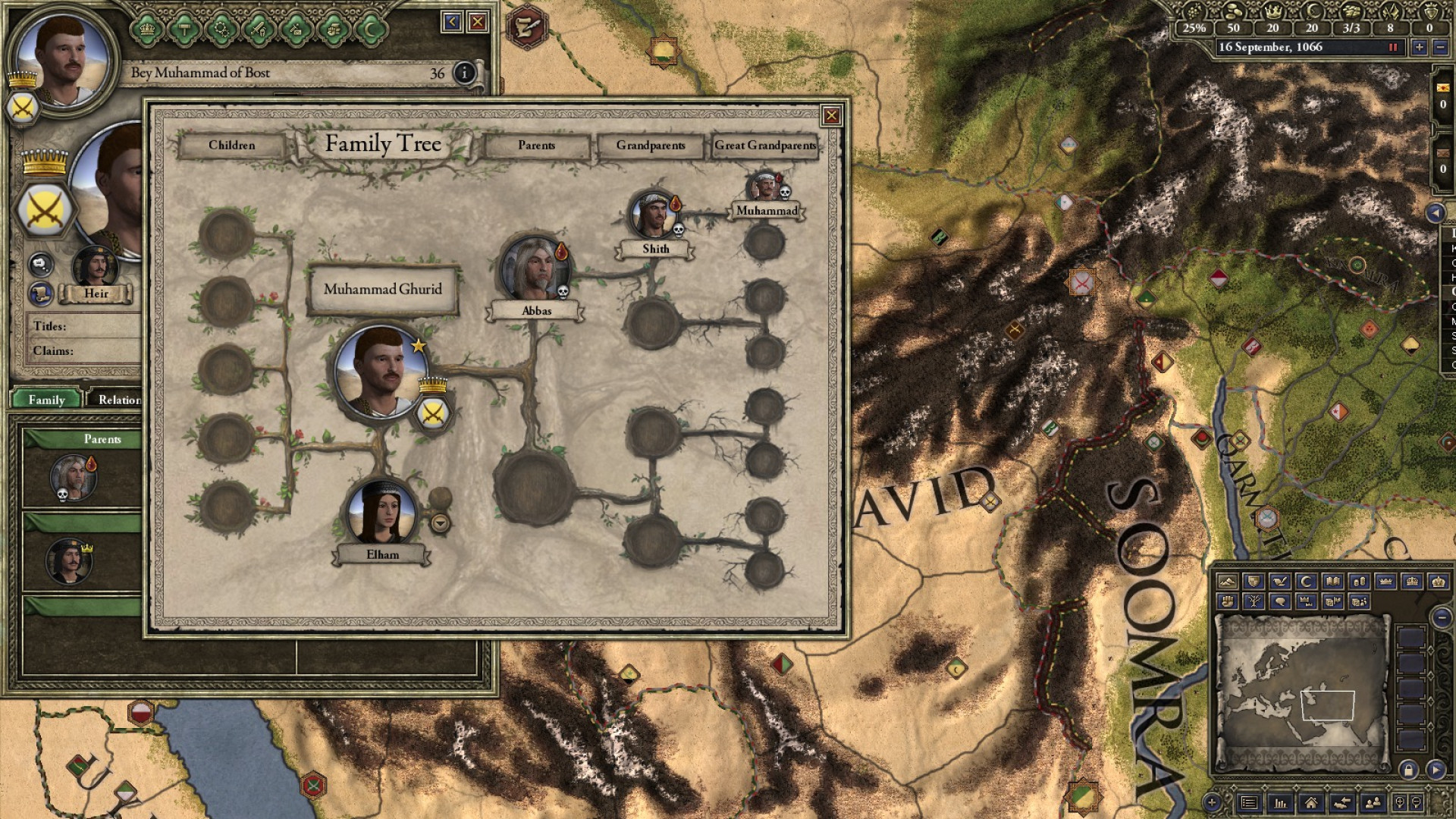This screenshot has width=1456, height=819.
Task: Switch to the Family tab
Action: pos(46,400)
